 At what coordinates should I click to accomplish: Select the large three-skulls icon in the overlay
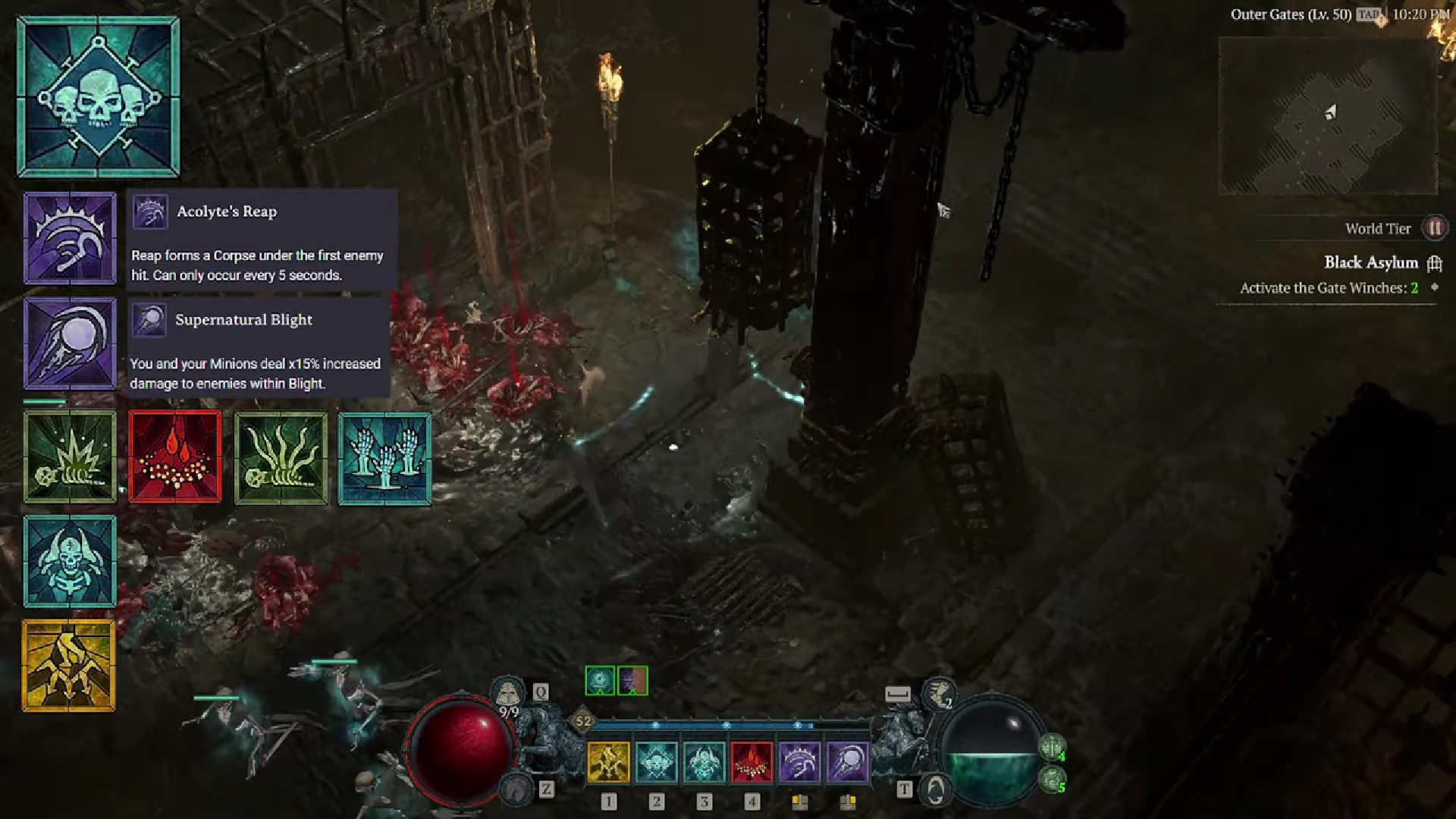click(99, 97)
